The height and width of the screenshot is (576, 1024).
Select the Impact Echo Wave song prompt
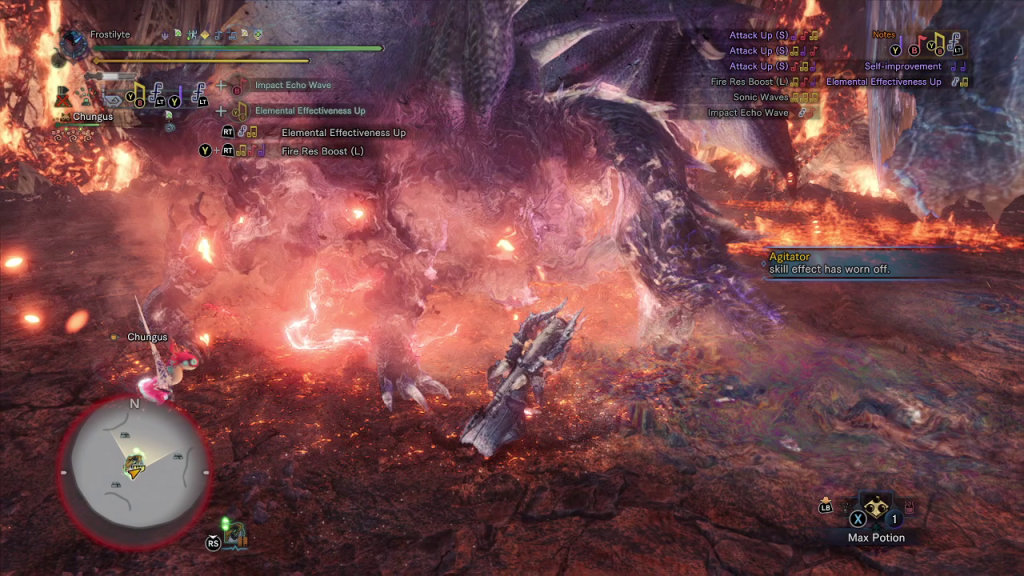pos(291,85)
